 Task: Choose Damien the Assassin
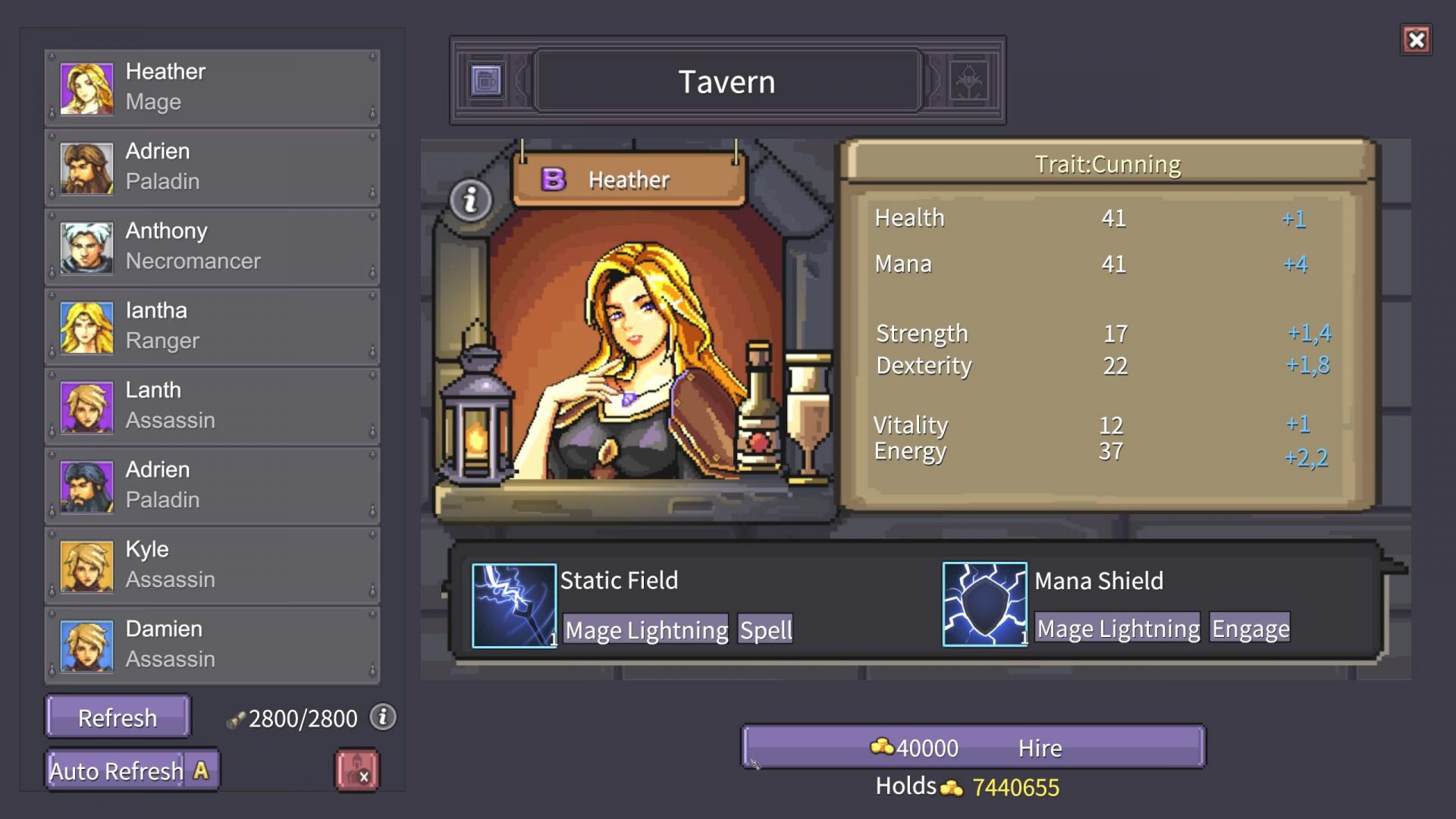coord(212,645)
